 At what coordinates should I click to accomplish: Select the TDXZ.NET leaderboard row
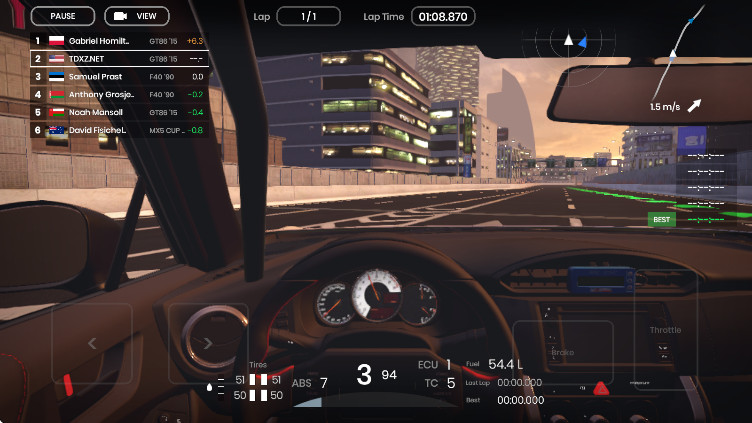118,59
